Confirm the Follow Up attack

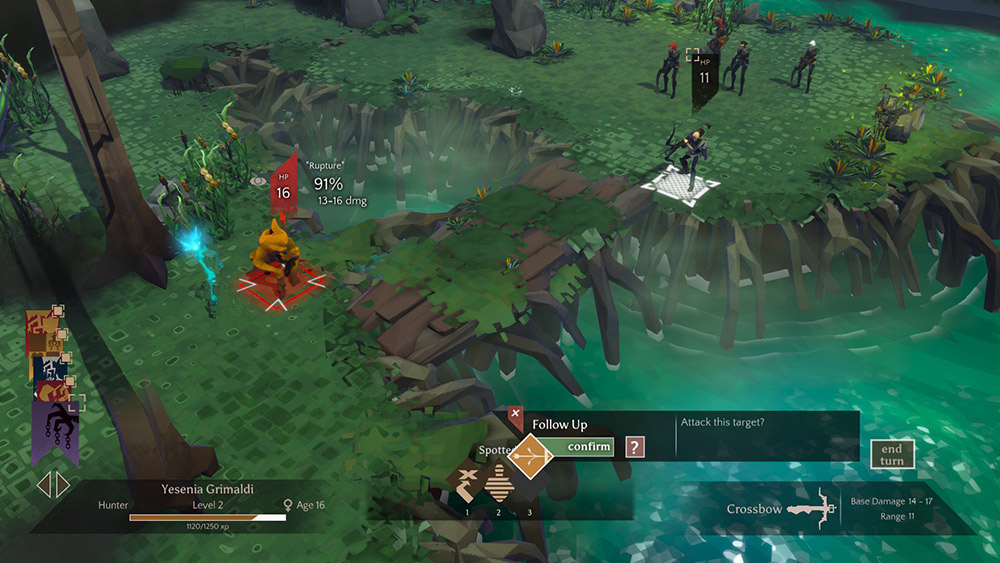point(589,447)
